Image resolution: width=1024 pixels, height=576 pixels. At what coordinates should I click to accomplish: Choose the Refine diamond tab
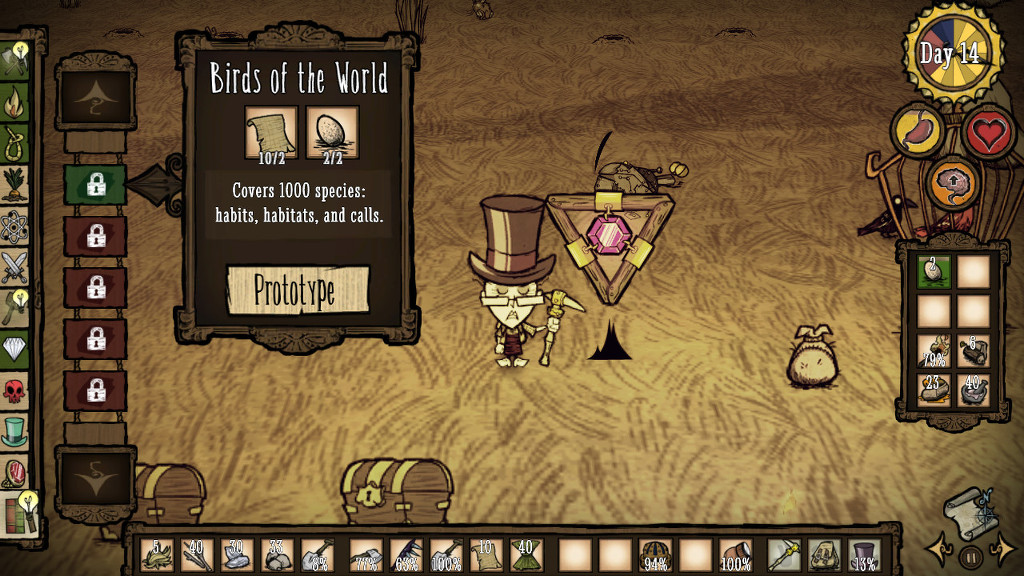[x=15, y=348]
